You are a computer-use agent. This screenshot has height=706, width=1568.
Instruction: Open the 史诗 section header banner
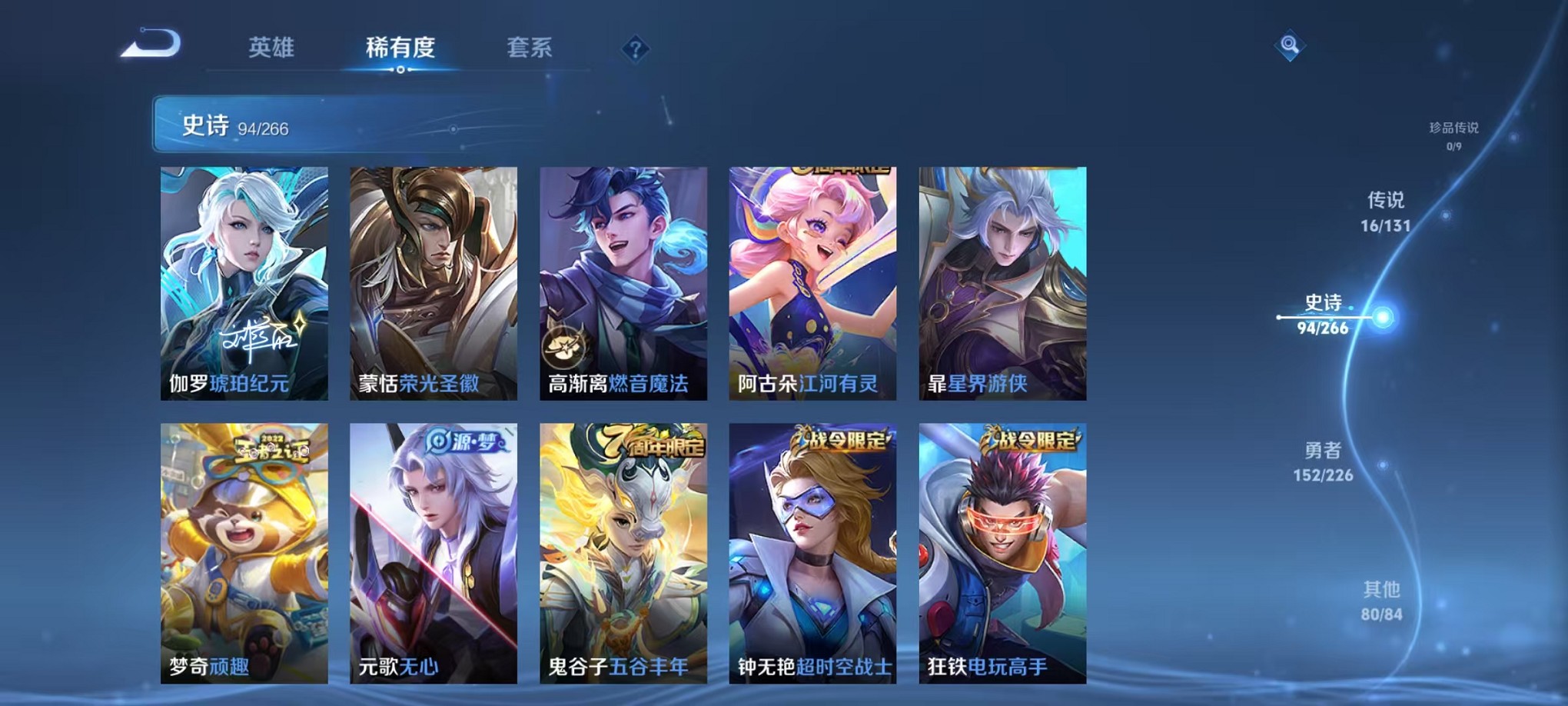point(331,125)
